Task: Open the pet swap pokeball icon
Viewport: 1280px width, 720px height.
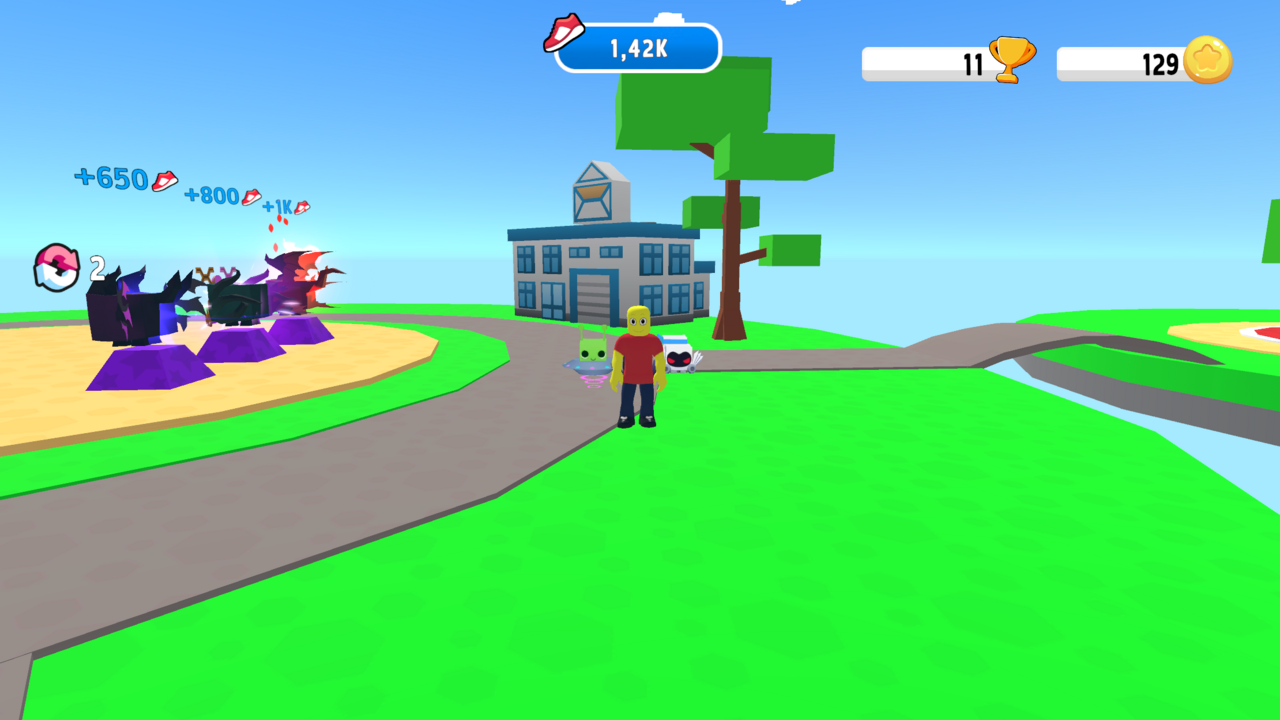Action: [x=55, y=268]
